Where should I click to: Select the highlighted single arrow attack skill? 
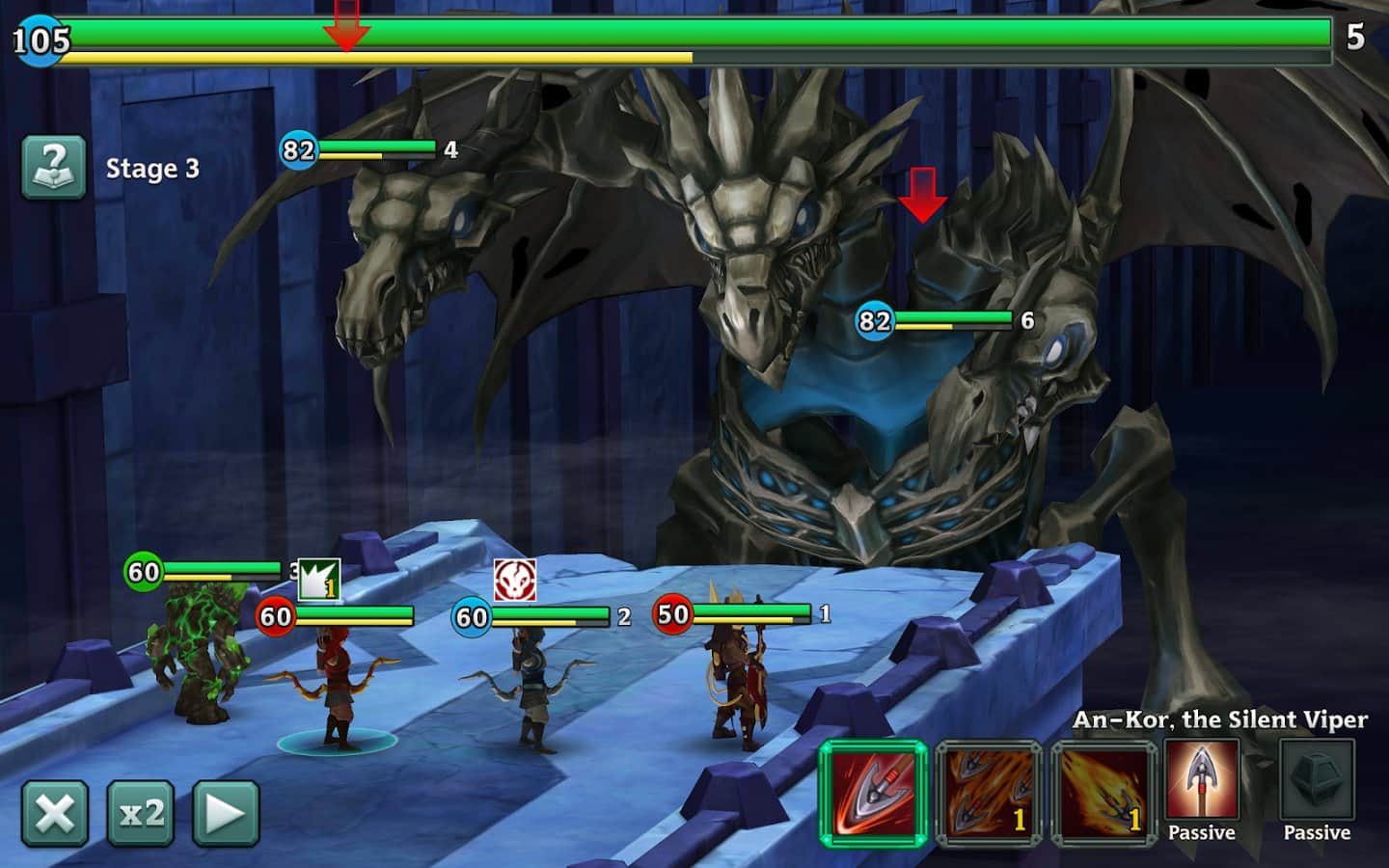point(873,794)
